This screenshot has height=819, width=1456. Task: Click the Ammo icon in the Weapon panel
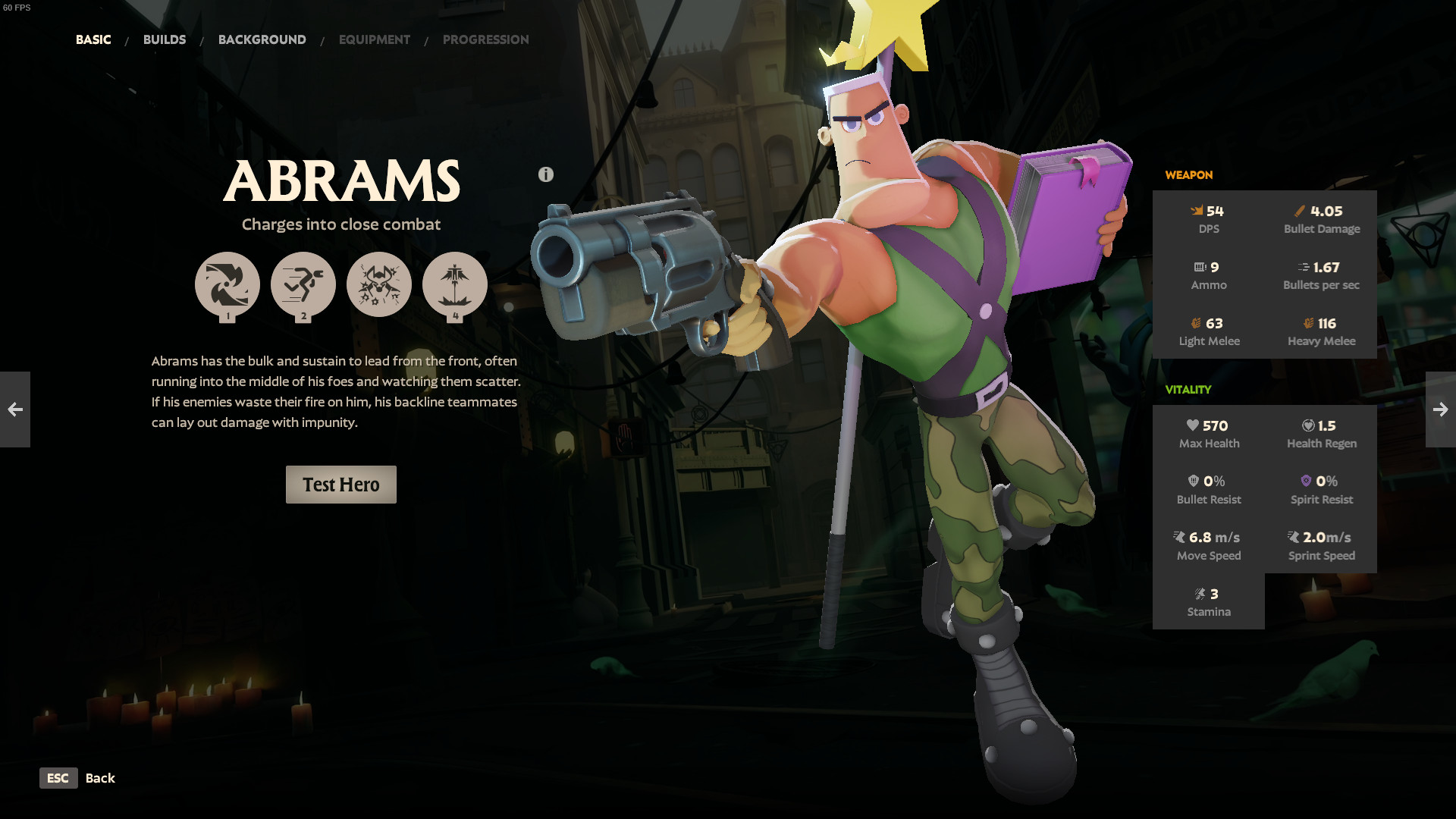1200,267
